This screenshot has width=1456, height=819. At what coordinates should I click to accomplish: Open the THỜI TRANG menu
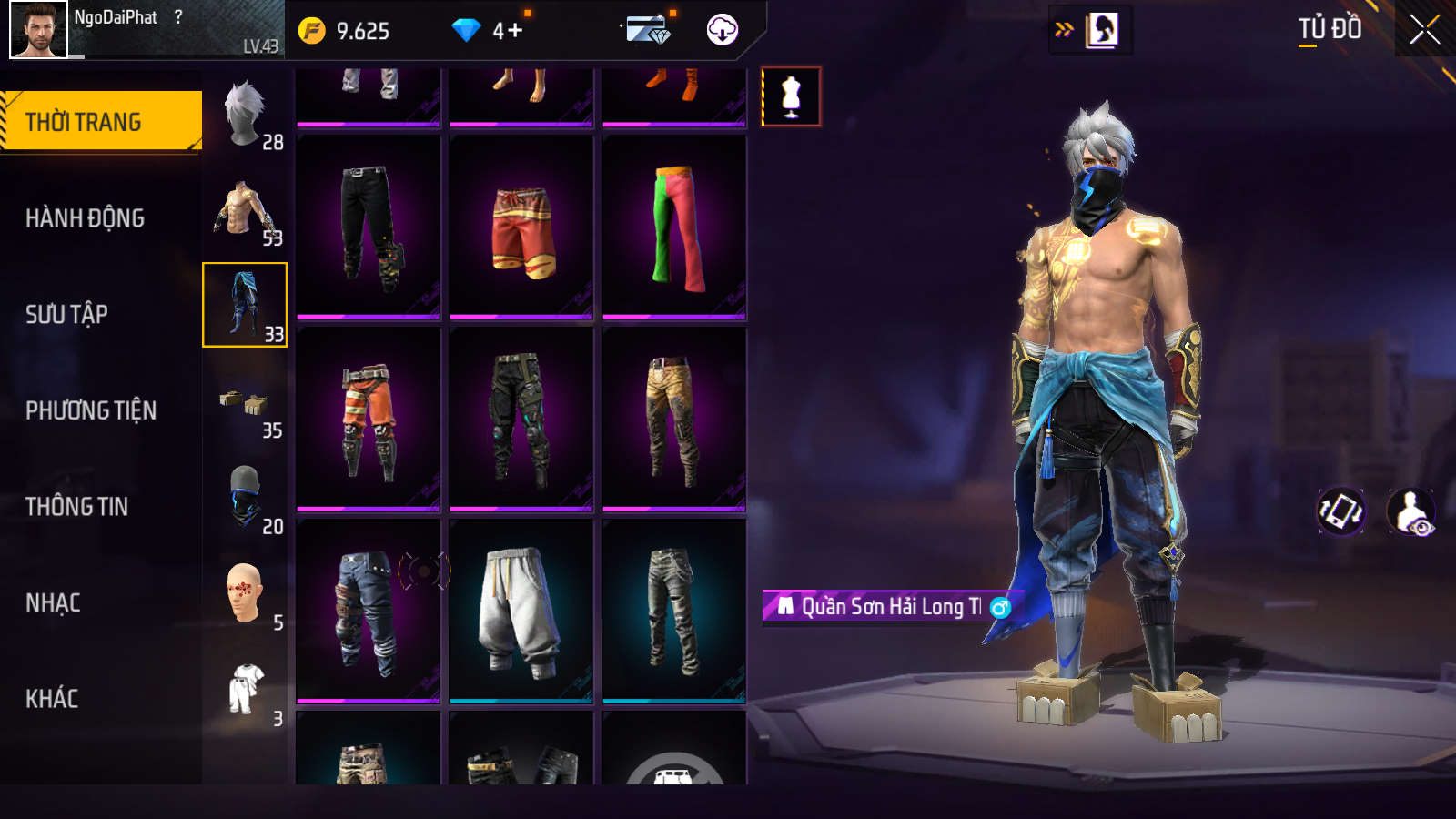pos(100,121)
